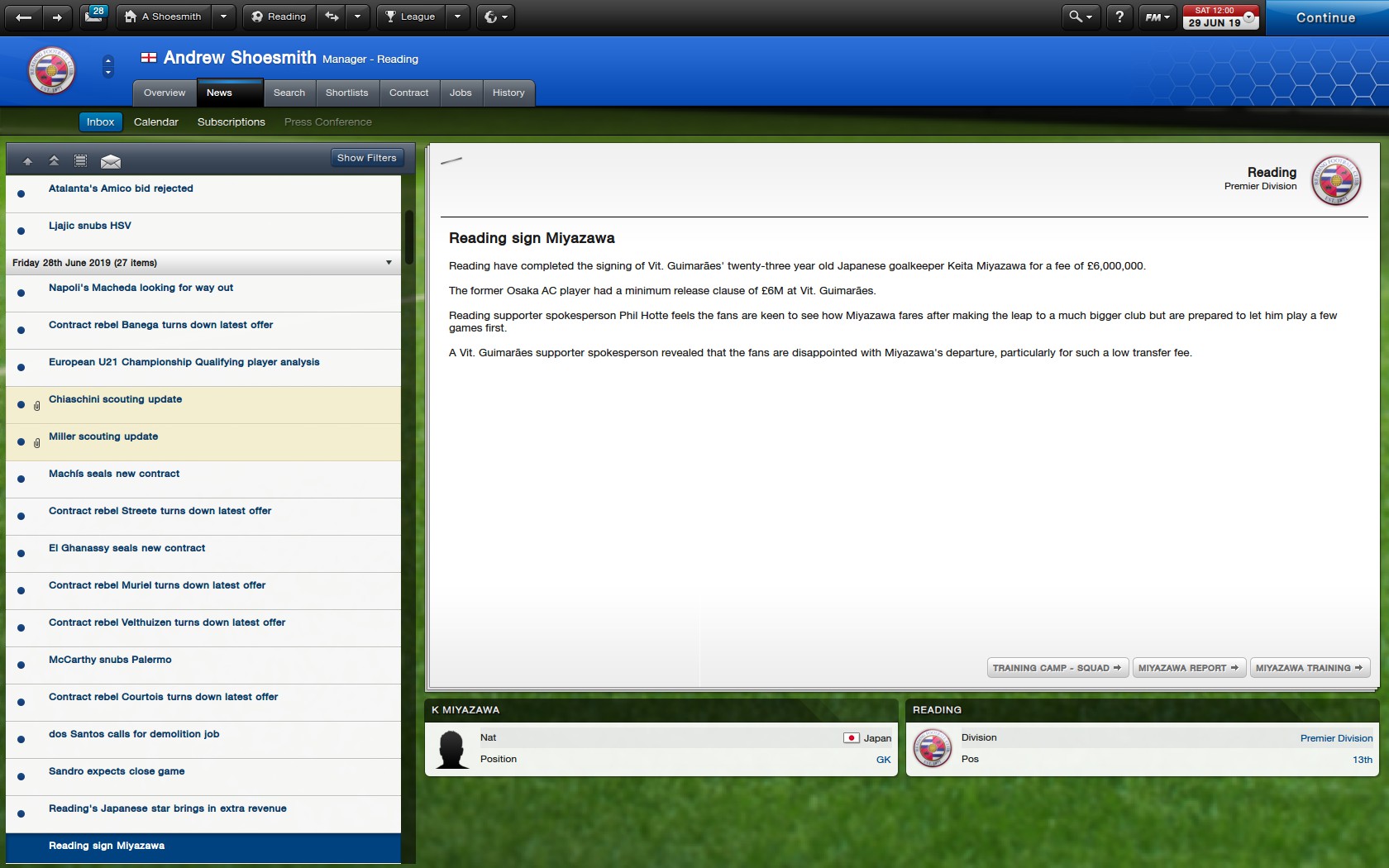Viewport: 1389px width, 868px height.
Task: Go to the Overview tab
Action: click(165, 93)
